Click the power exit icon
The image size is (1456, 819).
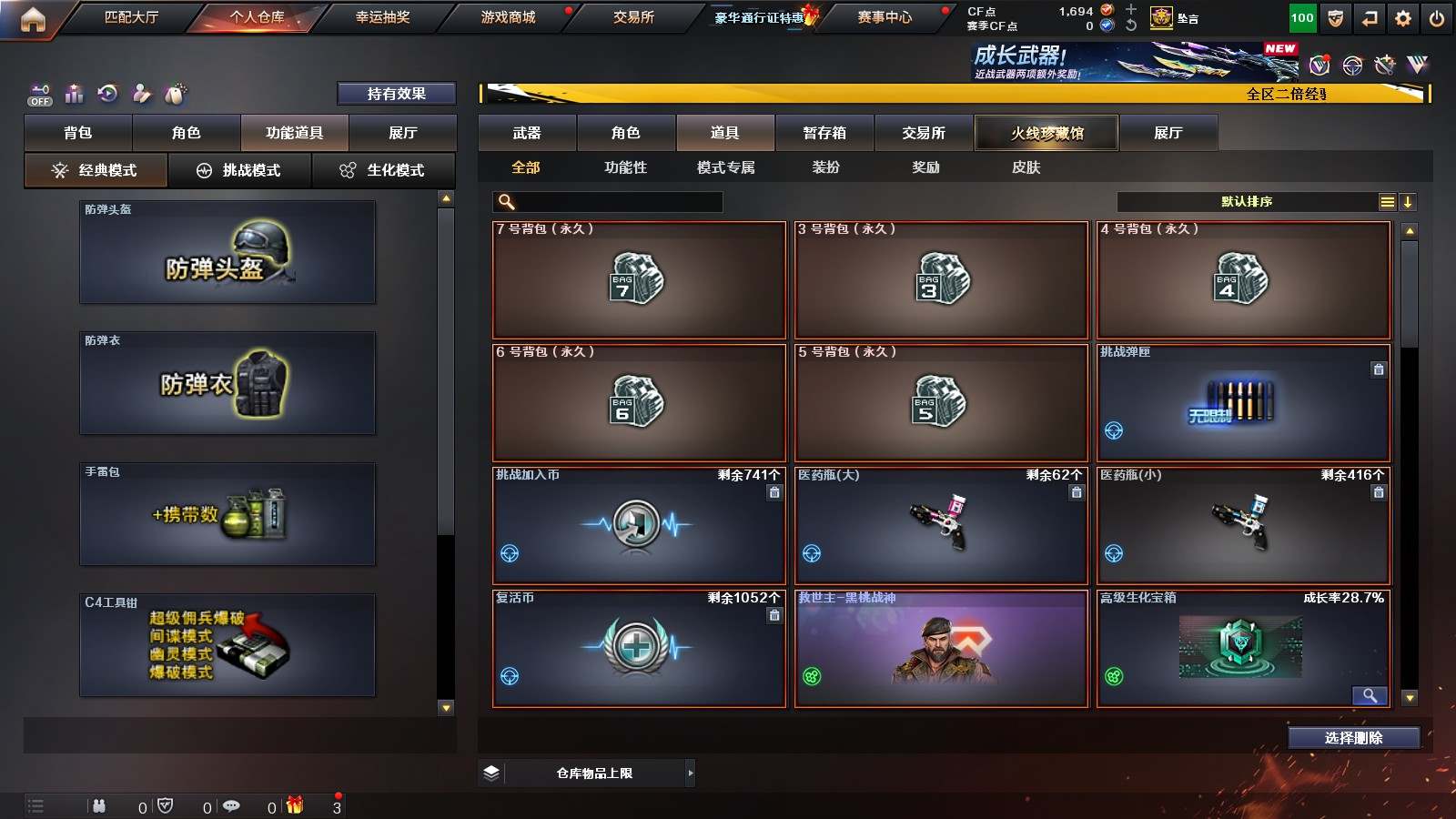click(1437, 18)
